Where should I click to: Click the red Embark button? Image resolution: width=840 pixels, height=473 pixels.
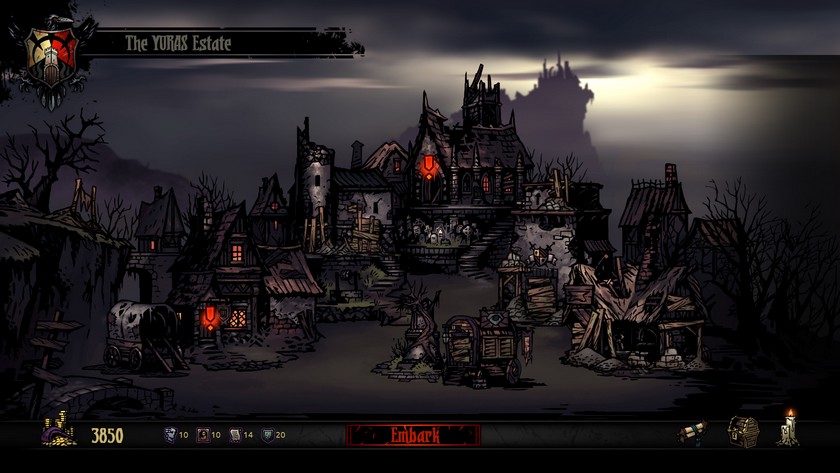coord(413,435)
